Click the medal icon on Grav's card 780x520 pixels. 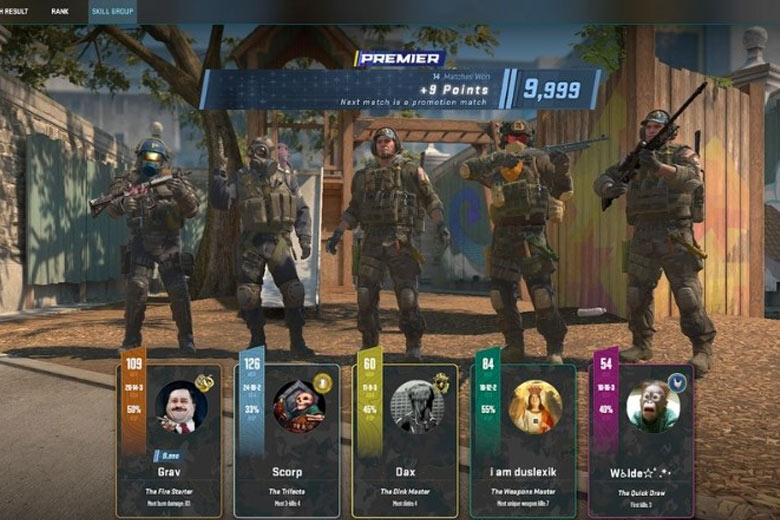pos(205,382)
